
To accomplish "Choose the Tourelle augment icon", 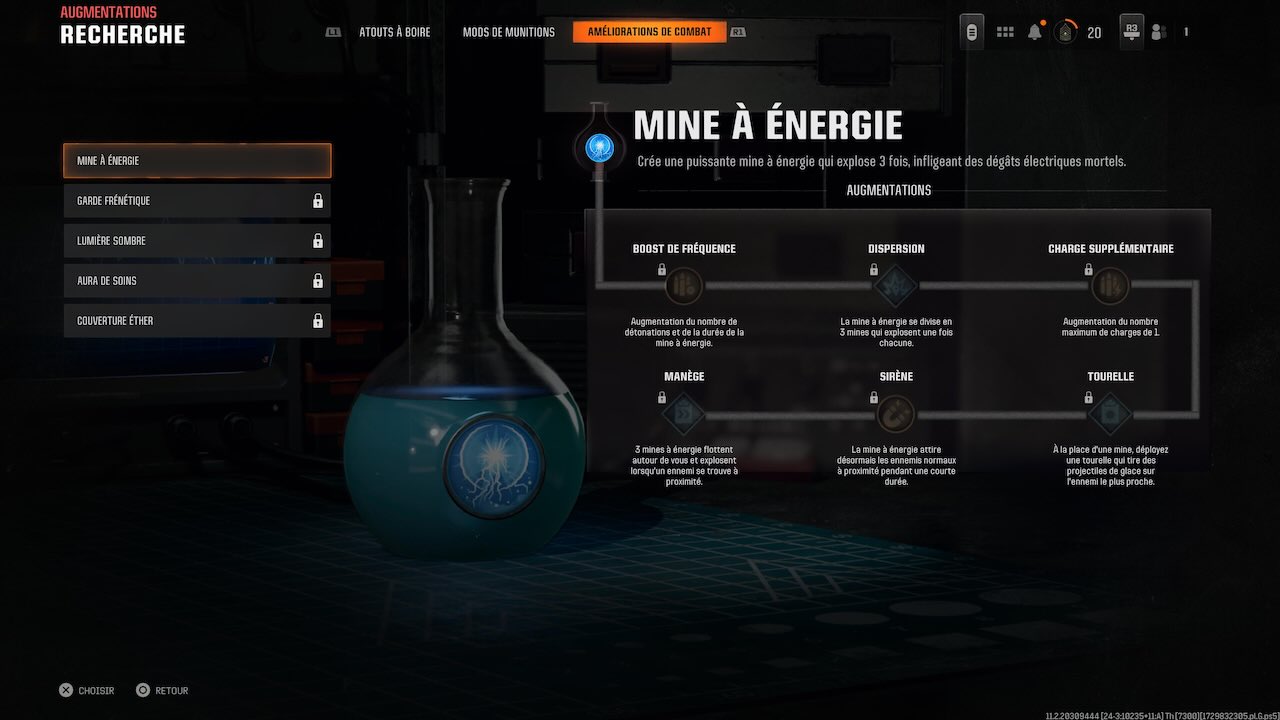I will point(1110,414).
